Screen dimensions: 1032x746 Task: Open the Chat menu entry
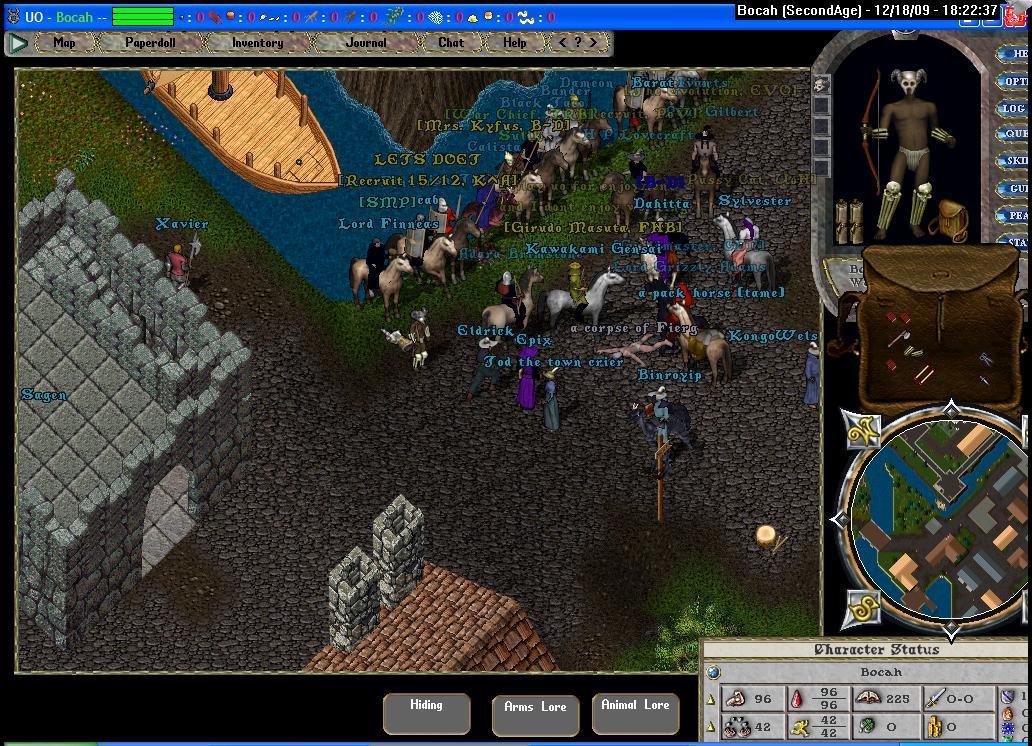451,43
